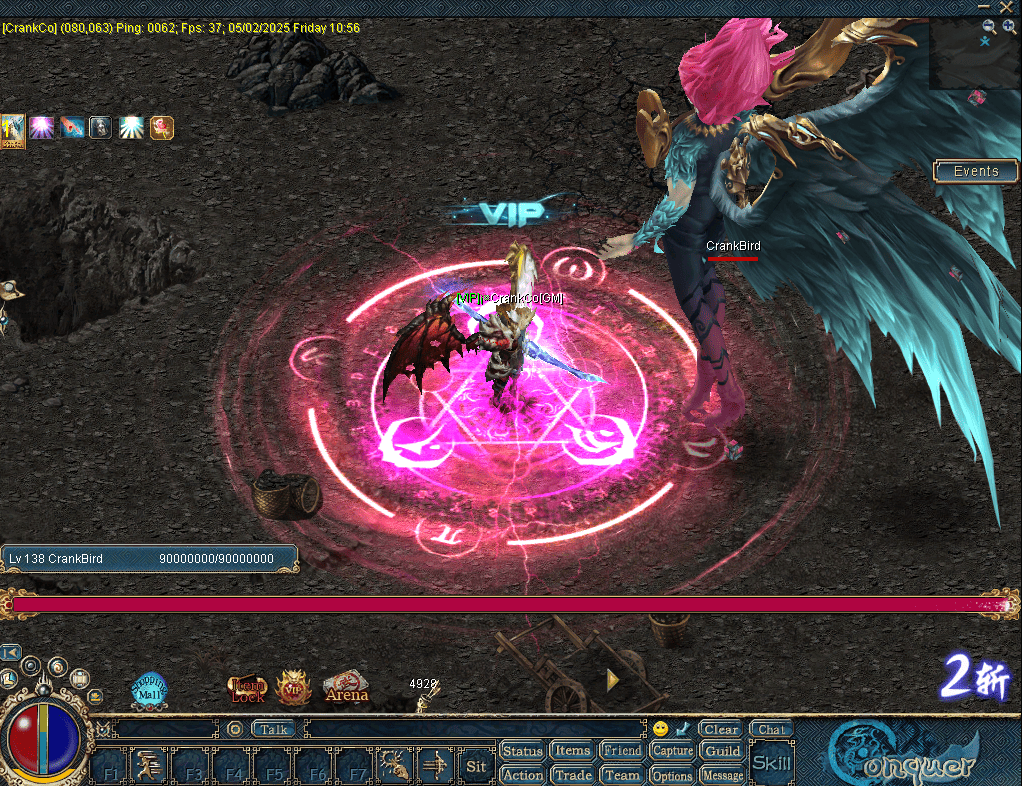Open the Skill window
The height and width of the screenshot is (786, 1022).
pyautogui.click(x=771, y=764)
